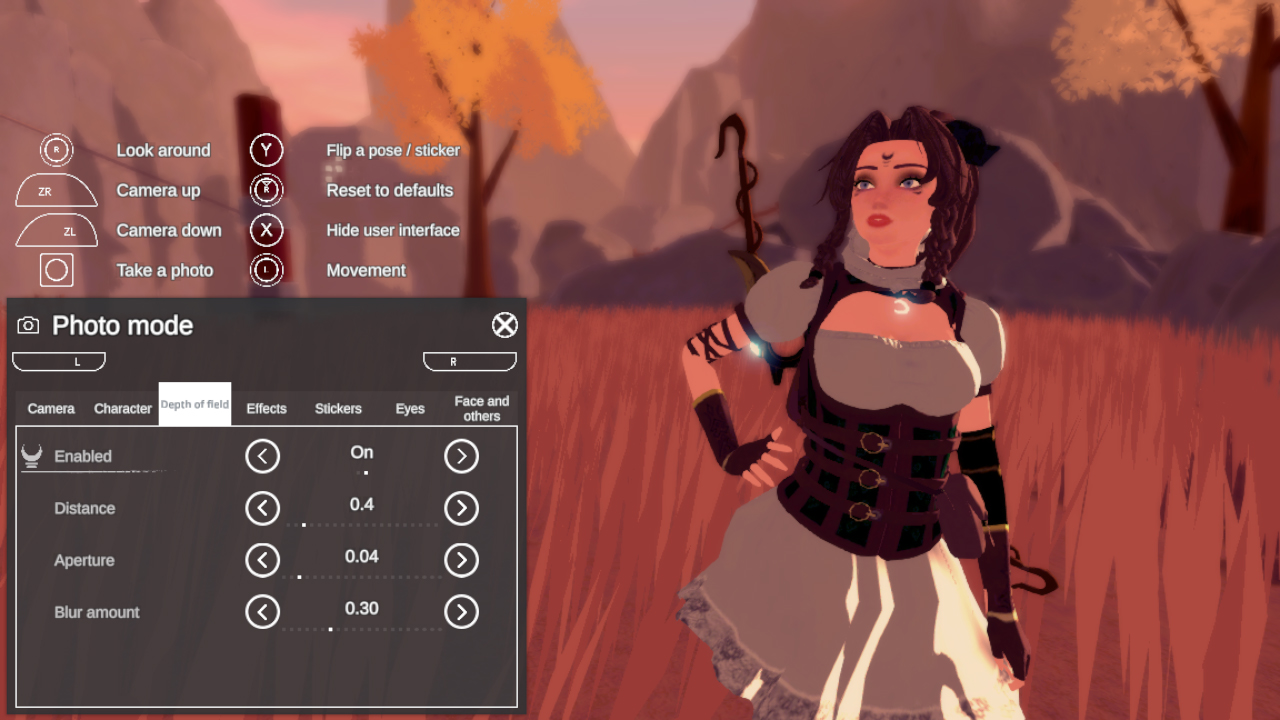This screenshot has width=1280, height=720.
Task: Click the right-stick icon labeled Look around
Action: [56, 150]
